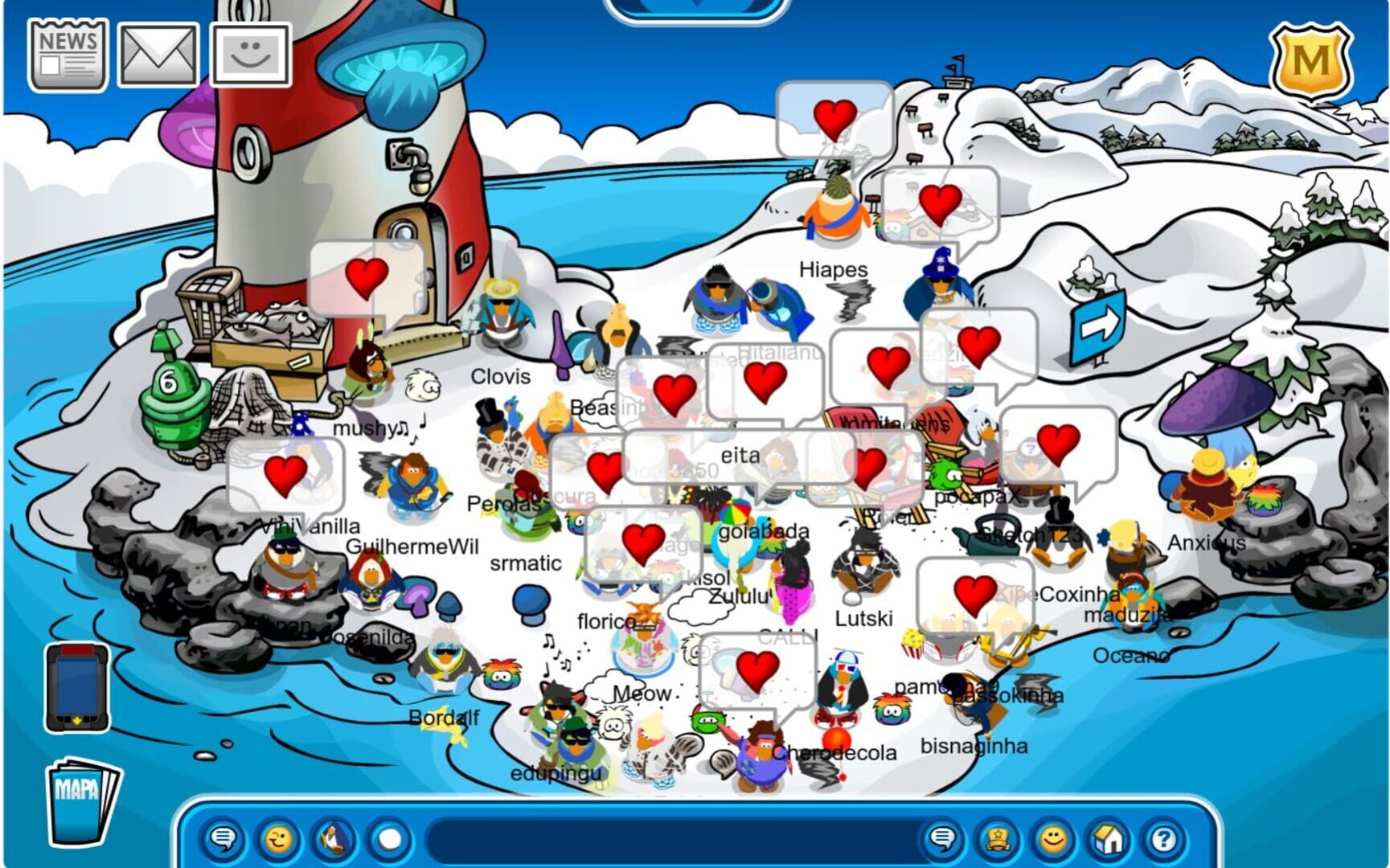Select the penguin actions icon
1390x868 pixels.
[x=333, y=839]
